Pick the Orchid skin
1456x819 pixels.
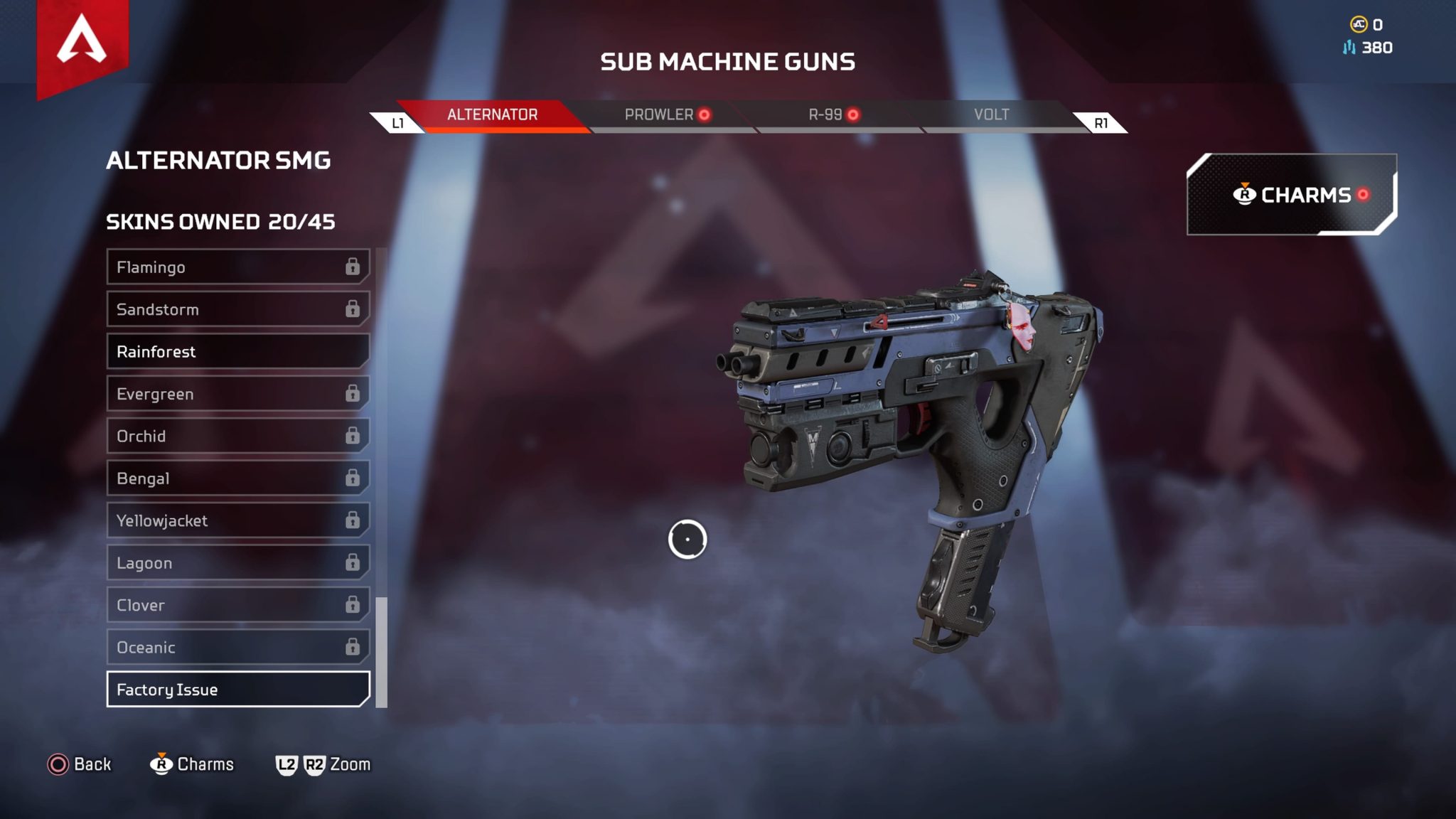coord(237,436)
